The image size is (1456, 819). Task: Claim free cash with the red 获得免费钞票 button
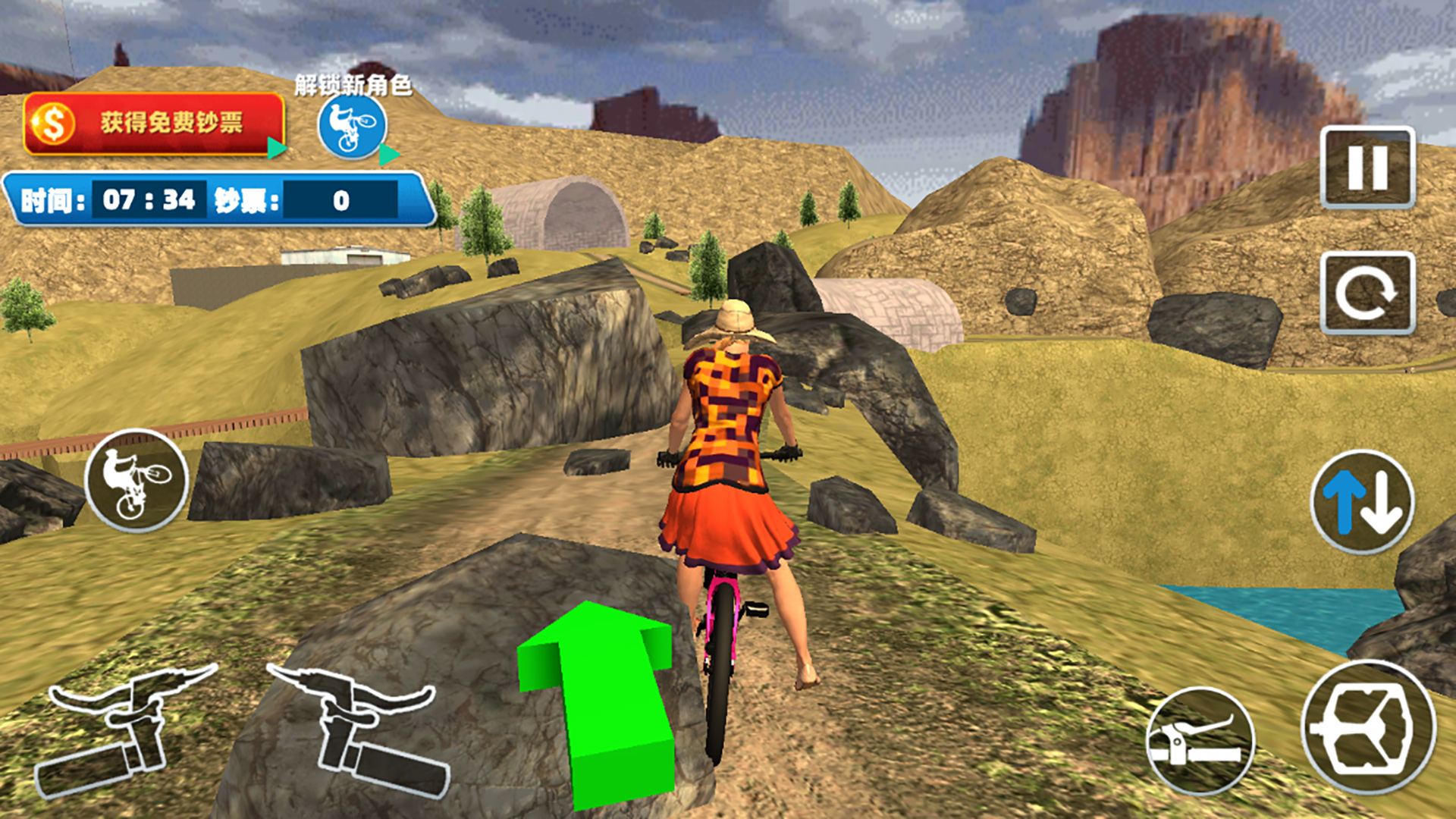154,124
